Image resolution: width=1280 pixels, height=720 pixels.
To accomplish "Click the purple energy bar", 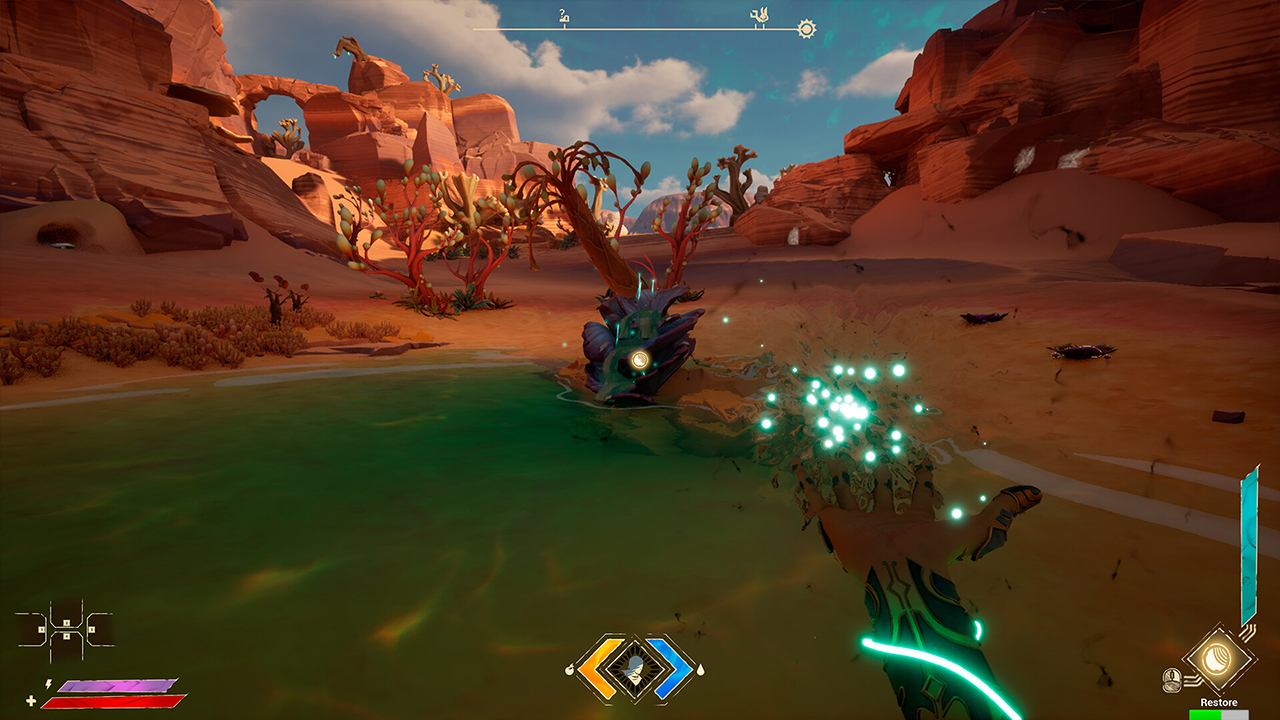I will pos(115,685).
